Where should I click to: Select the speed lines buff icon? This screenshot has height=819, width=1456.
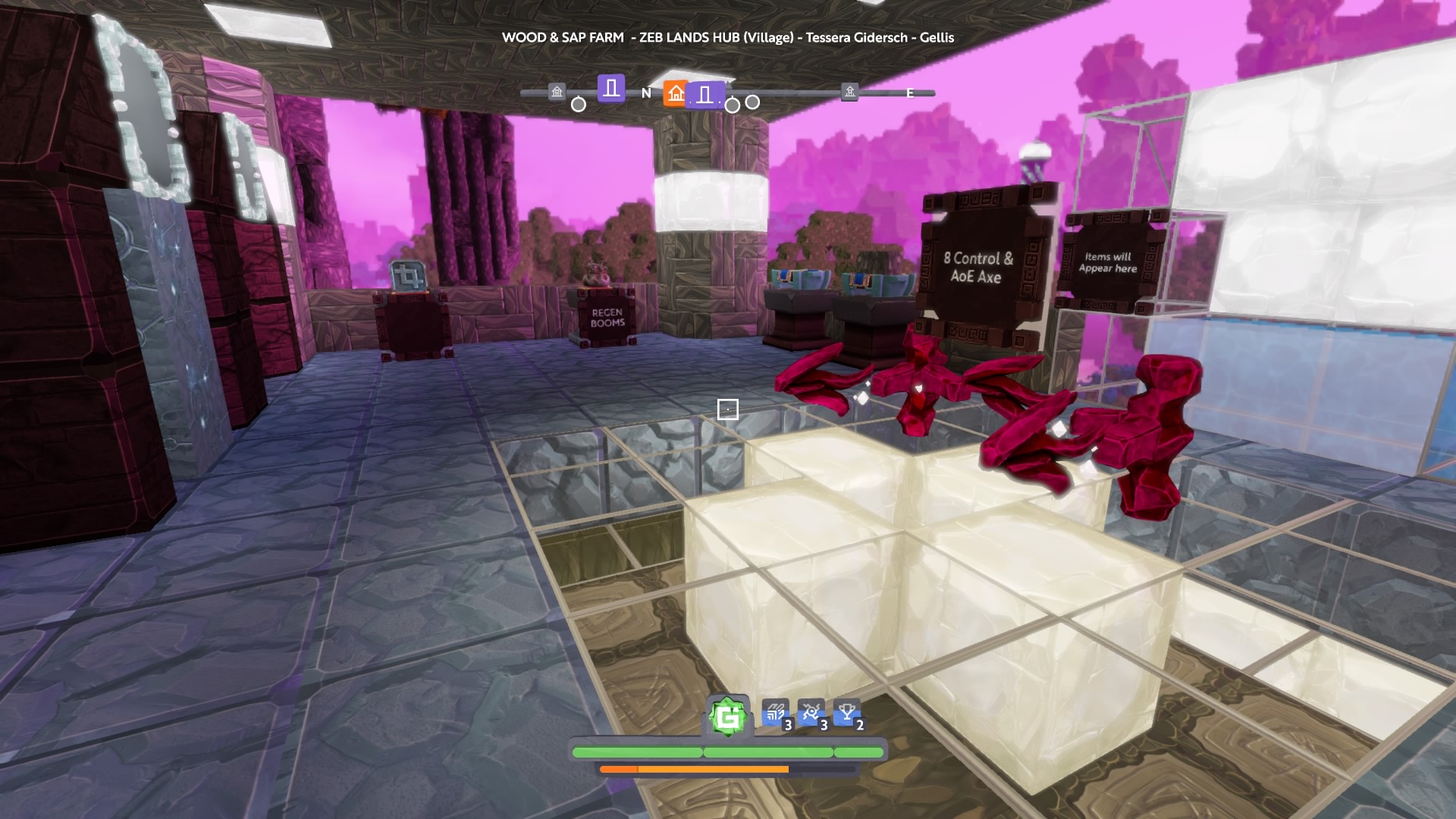click(x=775, y=714)
